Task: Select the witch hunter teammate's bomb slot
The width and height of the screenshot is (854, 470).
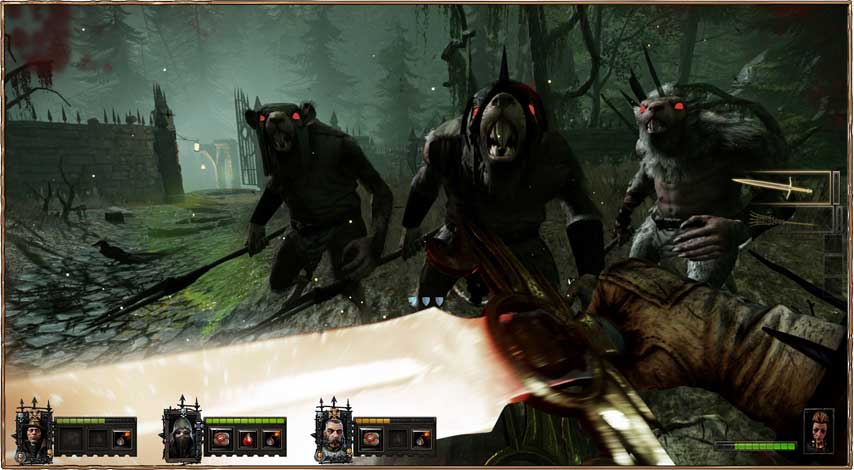Action: click(x=122, y=439)
